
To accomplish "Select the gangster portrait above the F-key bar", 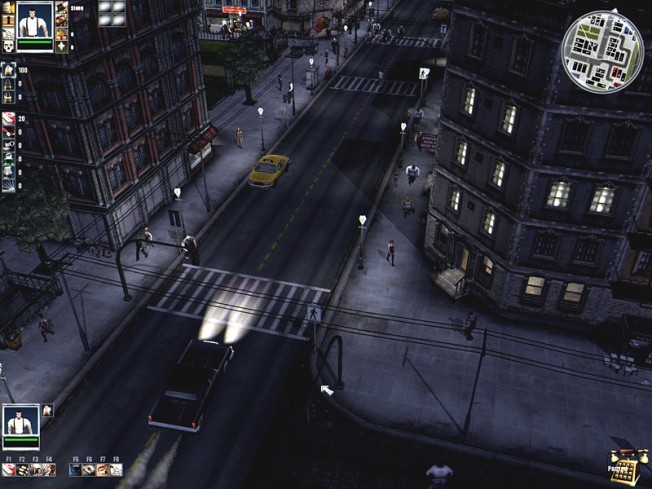I will 21,421.
